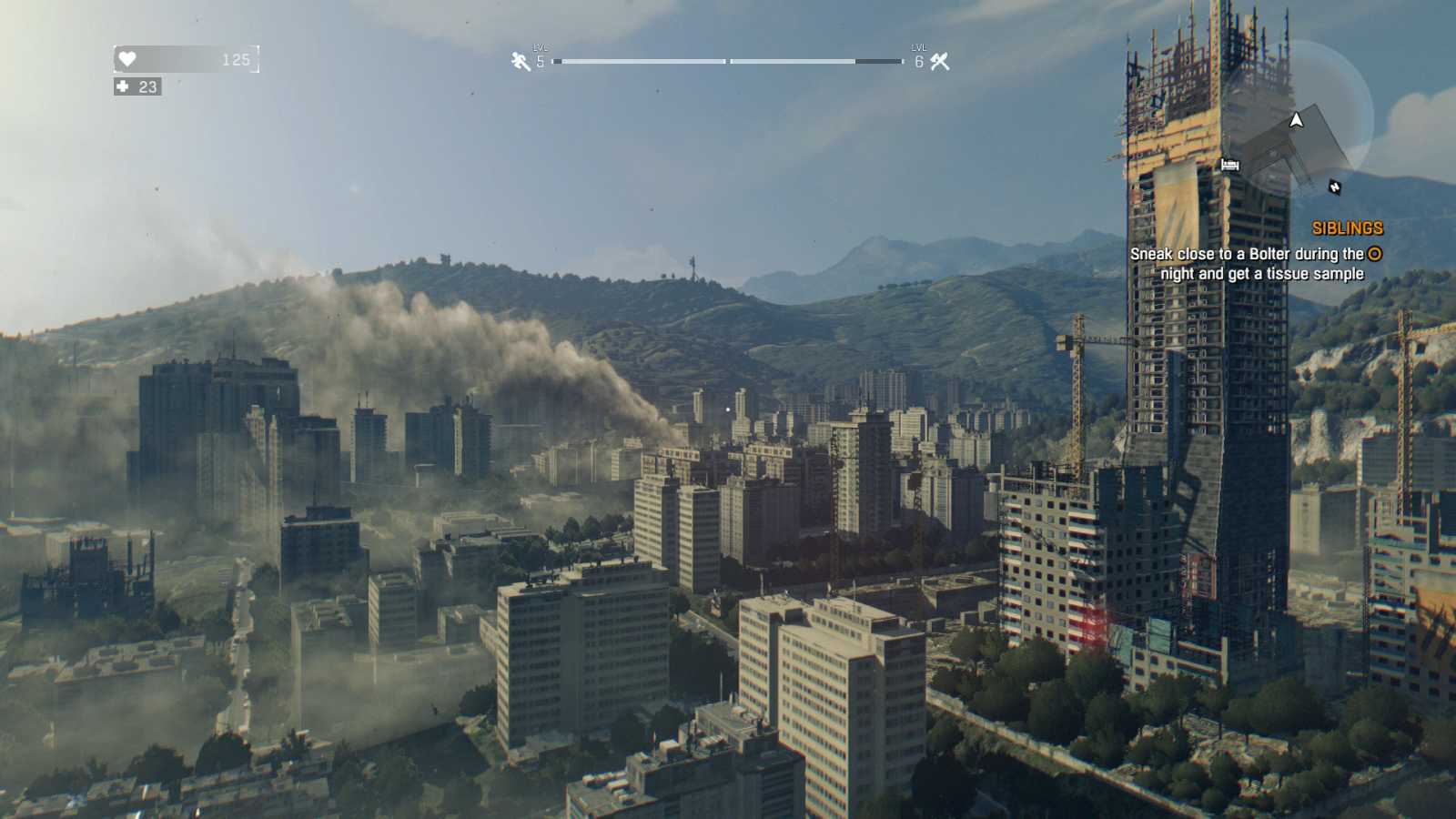Click the health value 125
Image resolution: width=1456 pixels, height=819 pixels.
(x=237, y=60)
